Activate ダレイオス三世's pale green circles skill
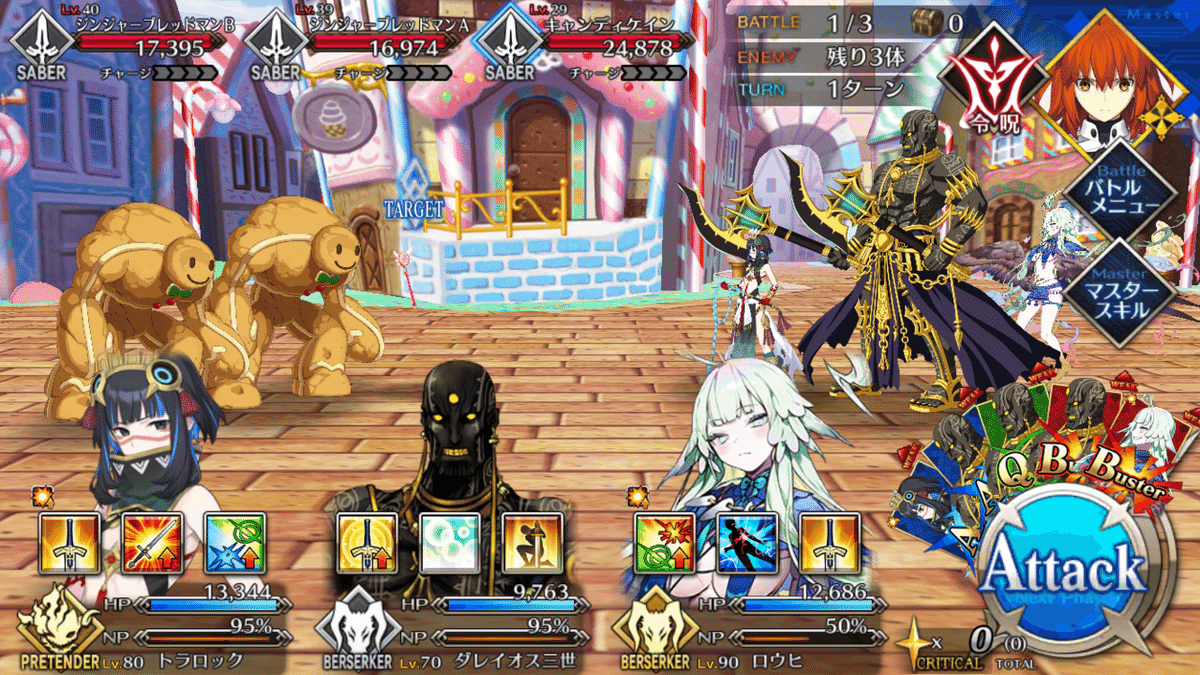Screen dimensions: 1200x675 click(x=449, y=544)
